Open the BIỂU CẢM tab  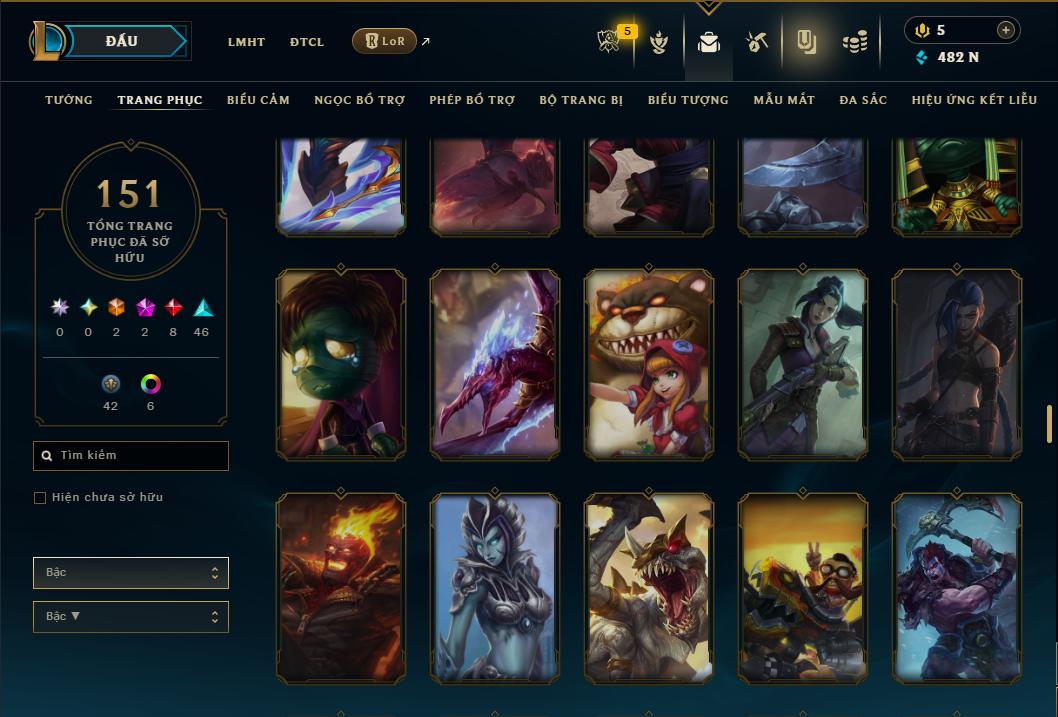(258, 100)
